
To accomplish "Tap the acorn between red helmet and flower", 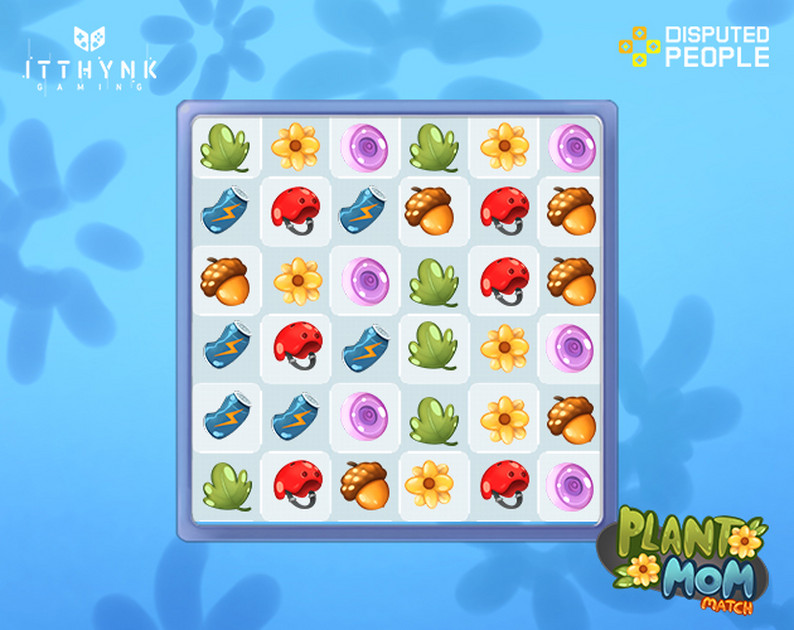I will [364, 483].
